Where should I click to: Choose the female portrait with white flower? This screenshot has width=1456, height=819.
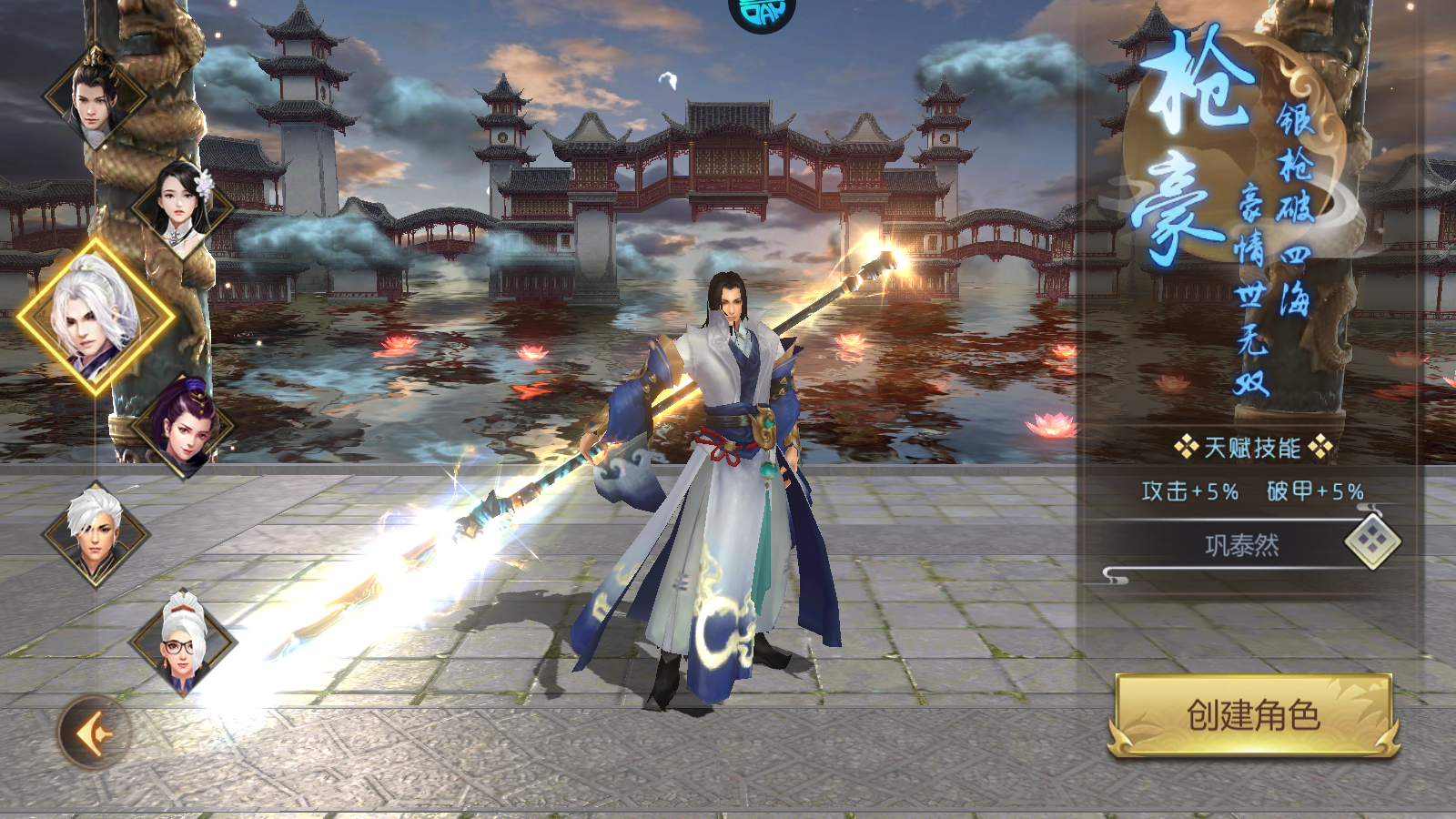pos(182,207)
